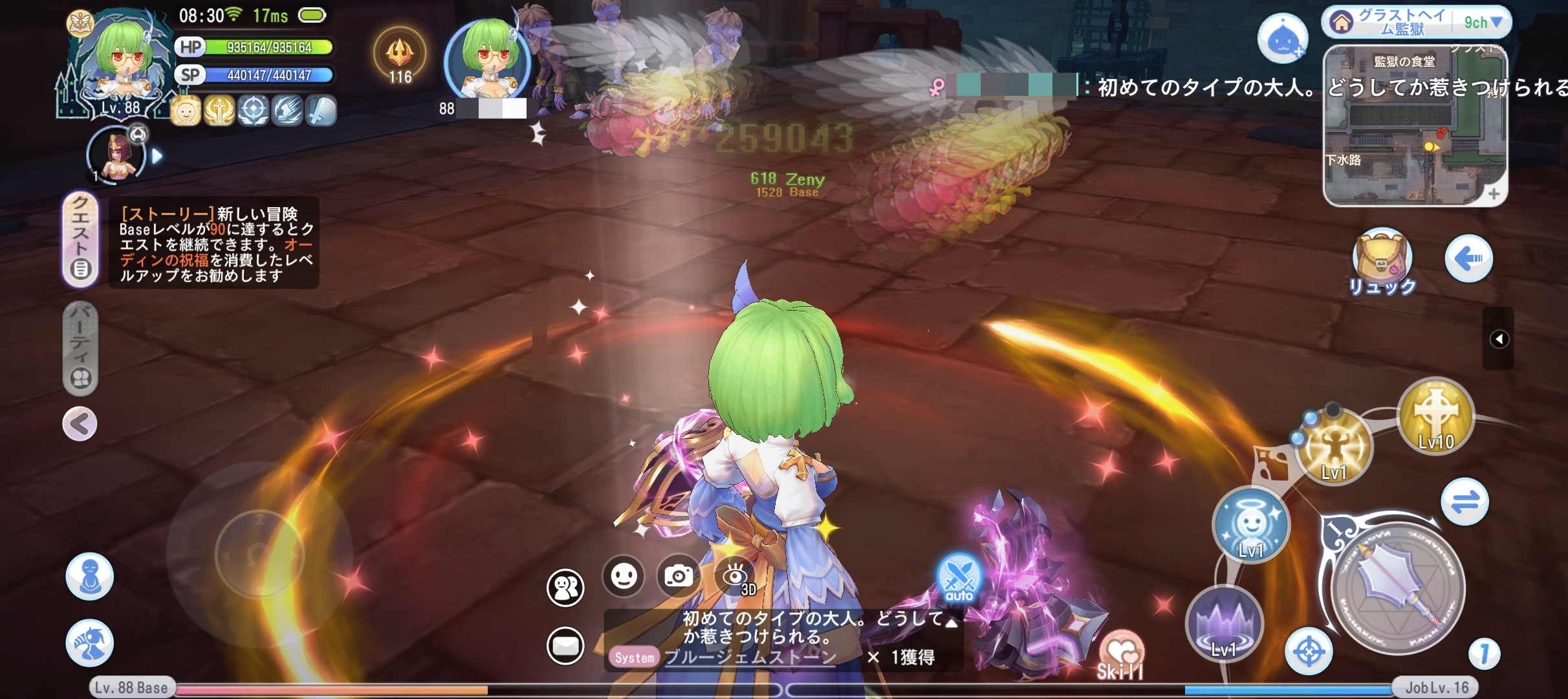Expand the minimap with the plus button
Image resolution: width=1568 pixels, height=699 pixels.
(x=1493, y=194)
